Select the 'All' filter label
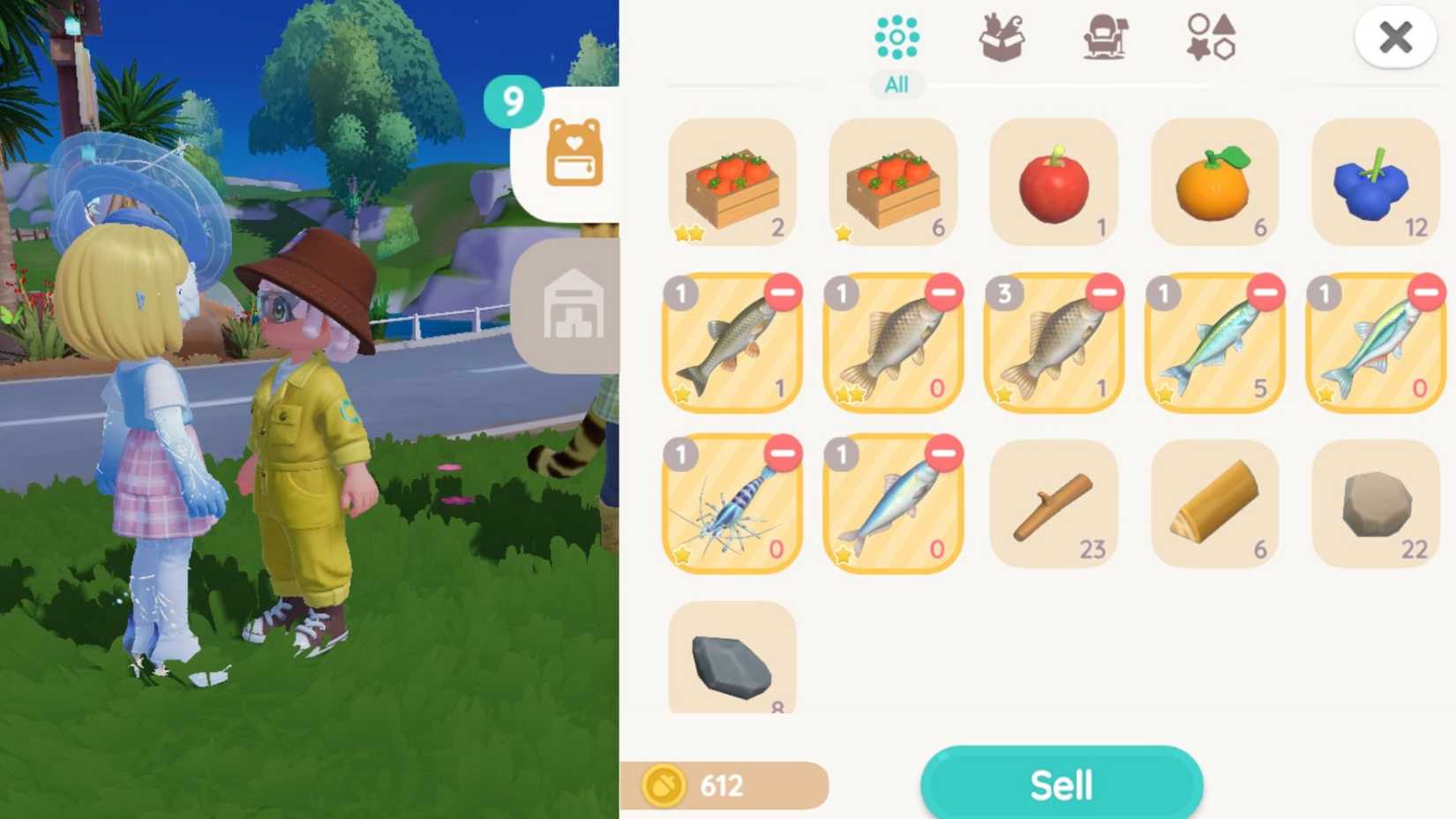 click(897, 85)
